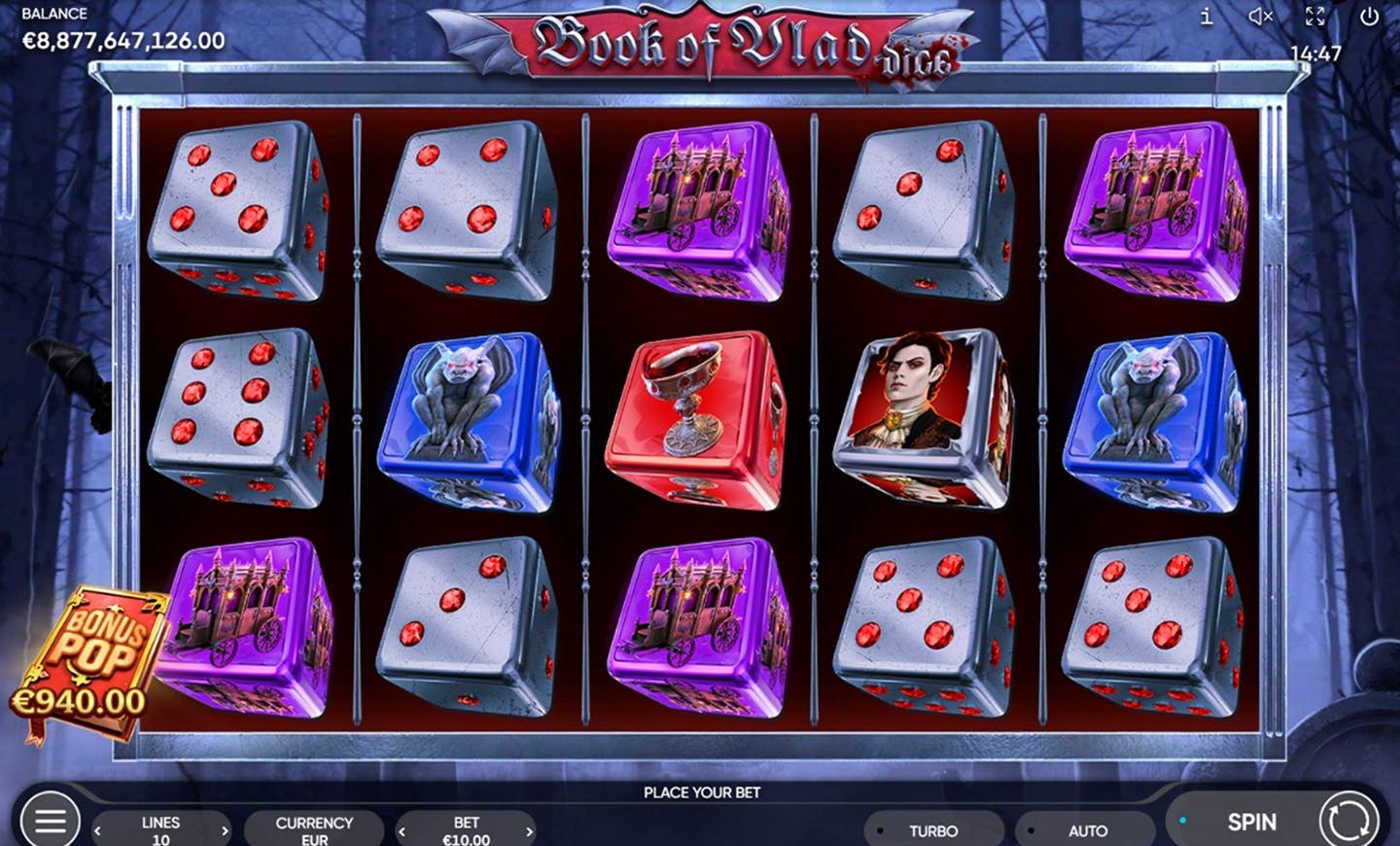The width and height of the screenshot is (1400, 846).
Task: Enable AUTO spin mode
Action: [1087, 830]
